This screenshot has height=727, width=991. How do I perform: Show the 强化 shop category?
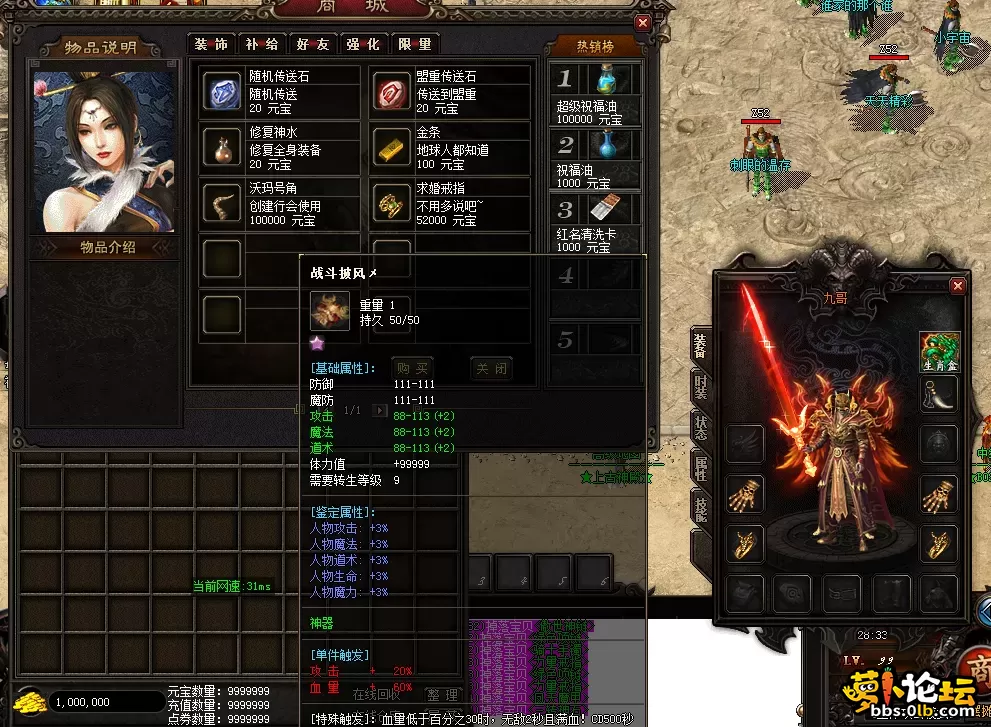point(363,44)
